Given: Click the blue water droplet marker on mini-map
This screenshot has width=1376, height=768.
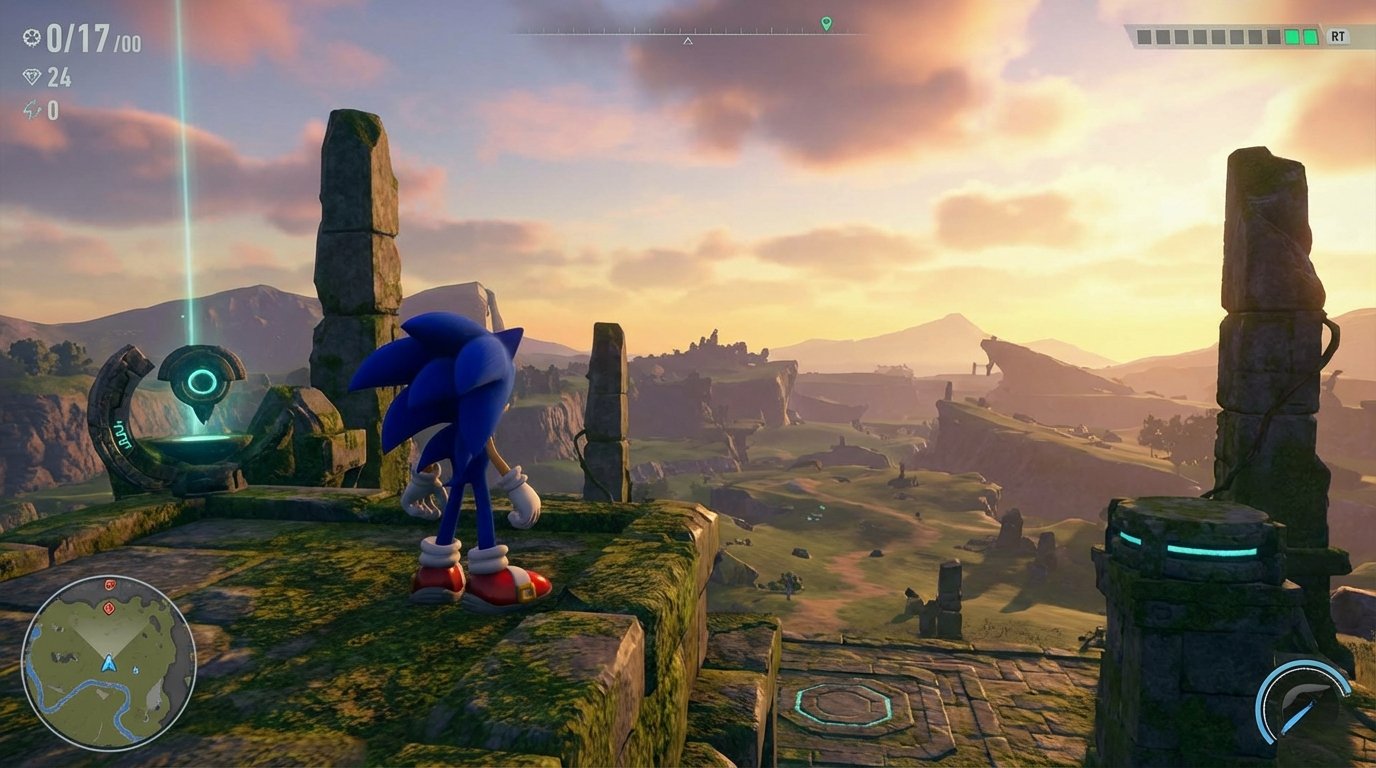Looking at the screenshot, I should pos(135,670).
